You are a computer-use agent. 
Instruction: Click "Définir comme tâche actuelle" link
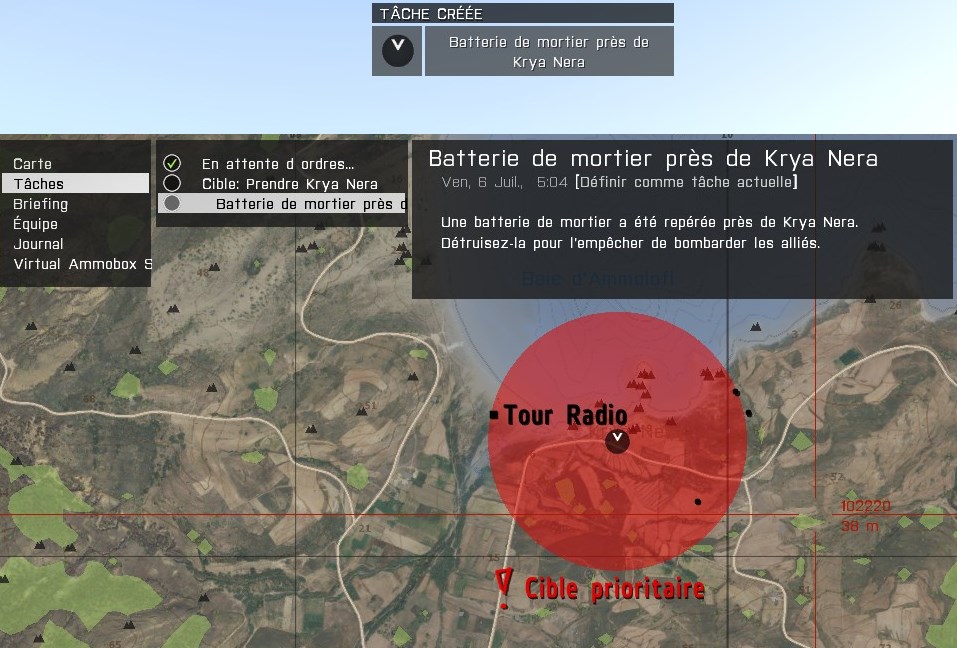coord(686,182)
